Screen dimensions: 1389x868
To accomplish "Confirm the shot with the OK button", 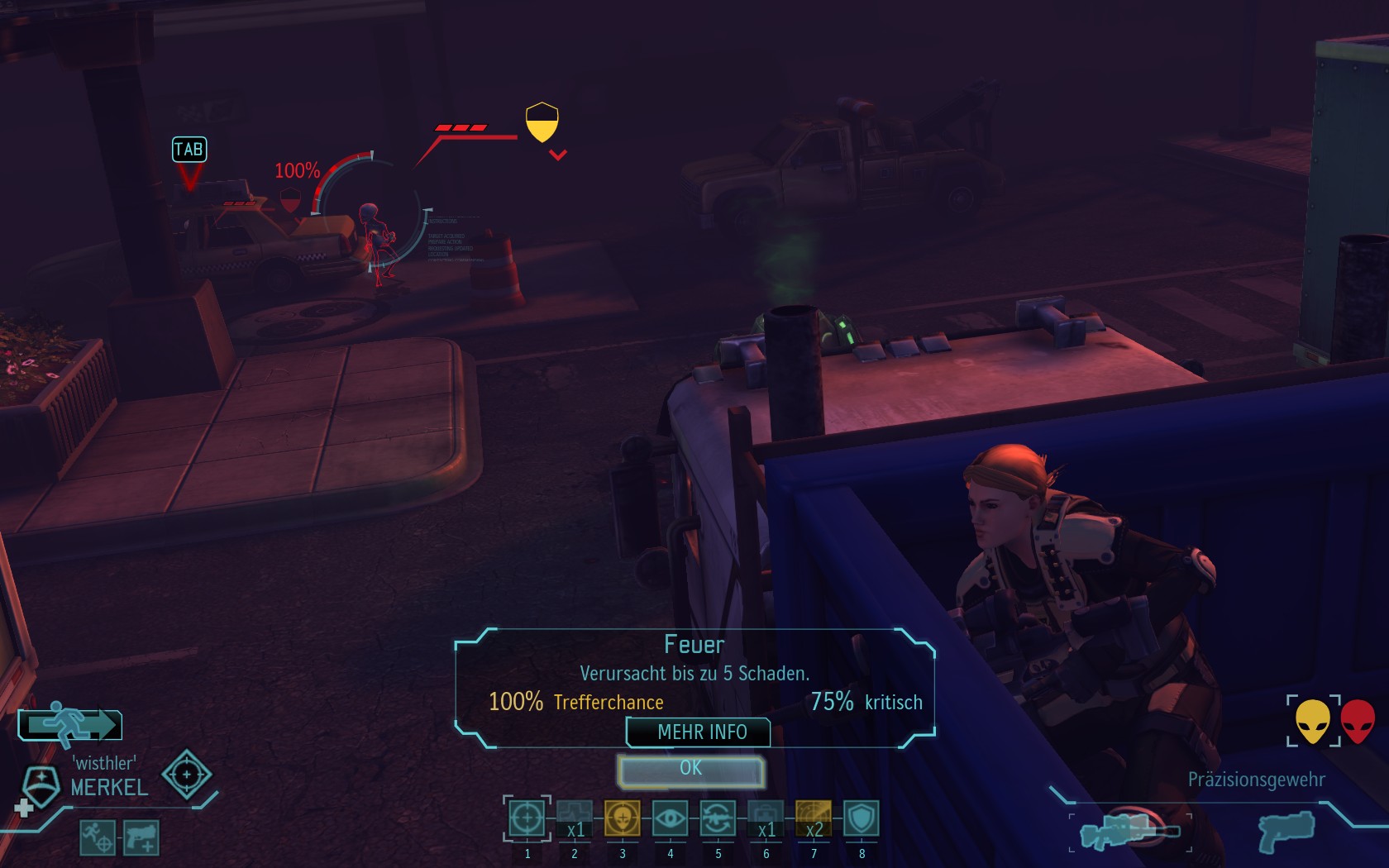I will [x=690, y=770].
